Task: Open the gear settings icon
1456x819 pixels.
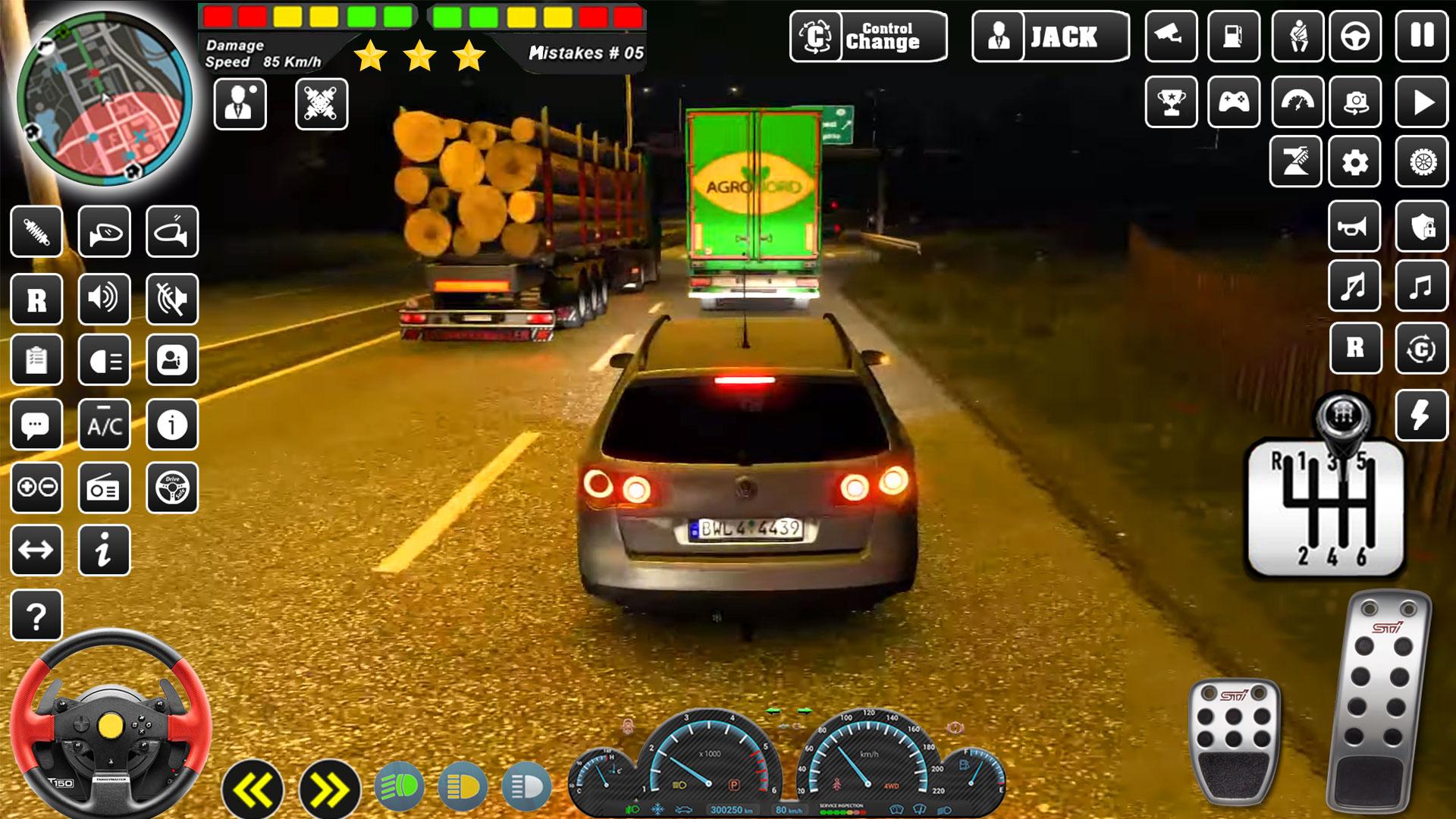Action: [x=1355, y=162]
